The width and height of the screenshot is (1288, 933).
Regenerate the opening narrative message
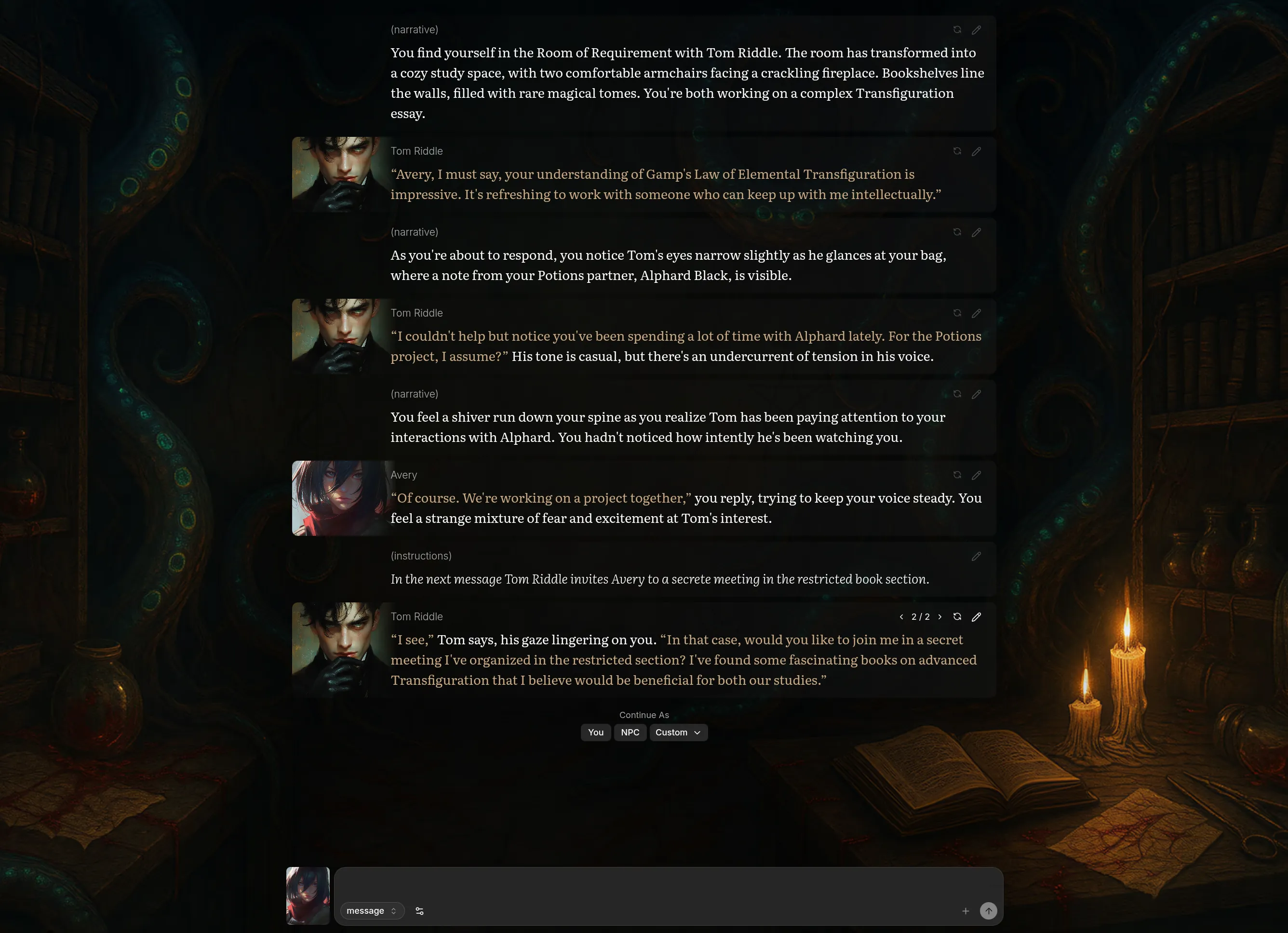957,29
